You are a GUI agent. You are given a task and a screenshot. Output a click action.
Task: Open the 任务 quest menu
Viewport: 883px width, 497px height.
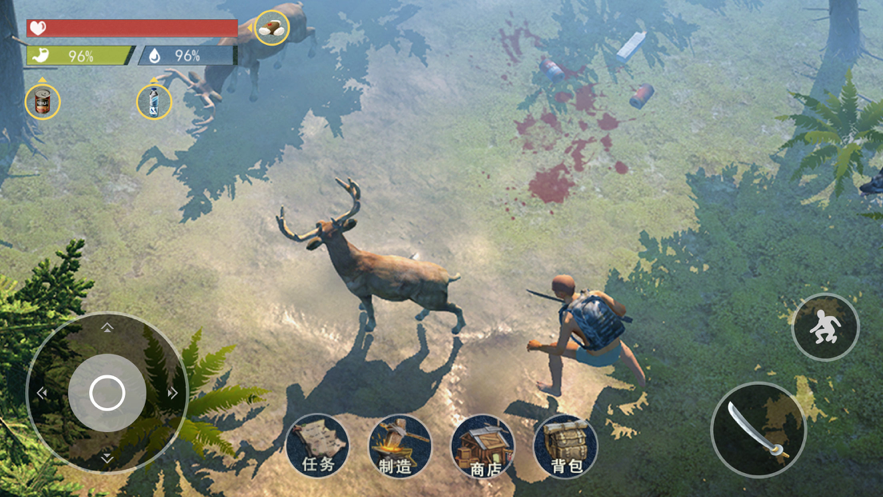click(318, 446)
